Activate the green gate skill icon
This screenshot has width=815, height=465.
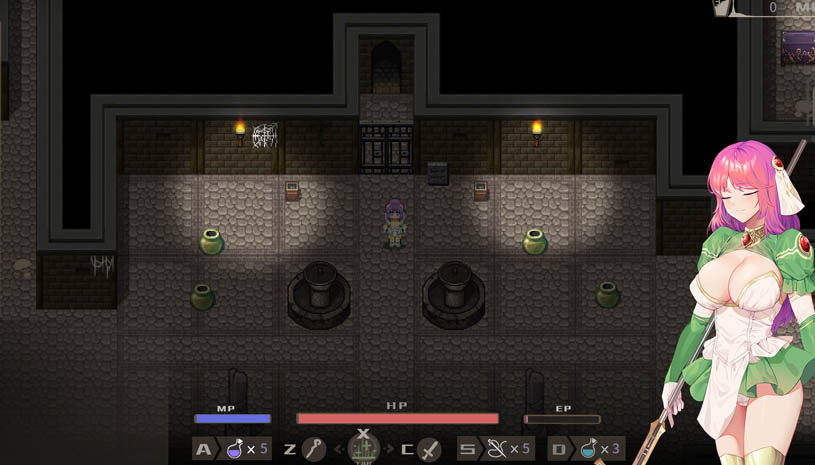[x=363, y=449]
